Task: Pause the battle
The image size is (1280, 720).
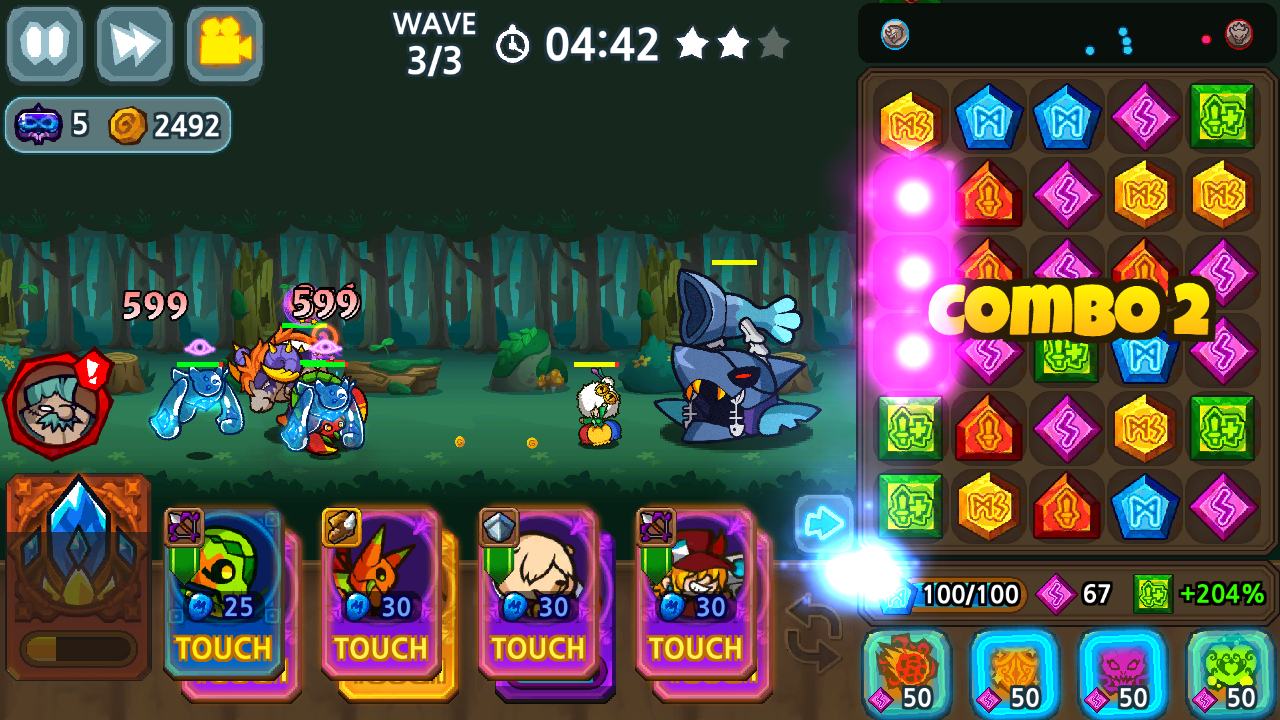Action: click(x=44, y=44)
